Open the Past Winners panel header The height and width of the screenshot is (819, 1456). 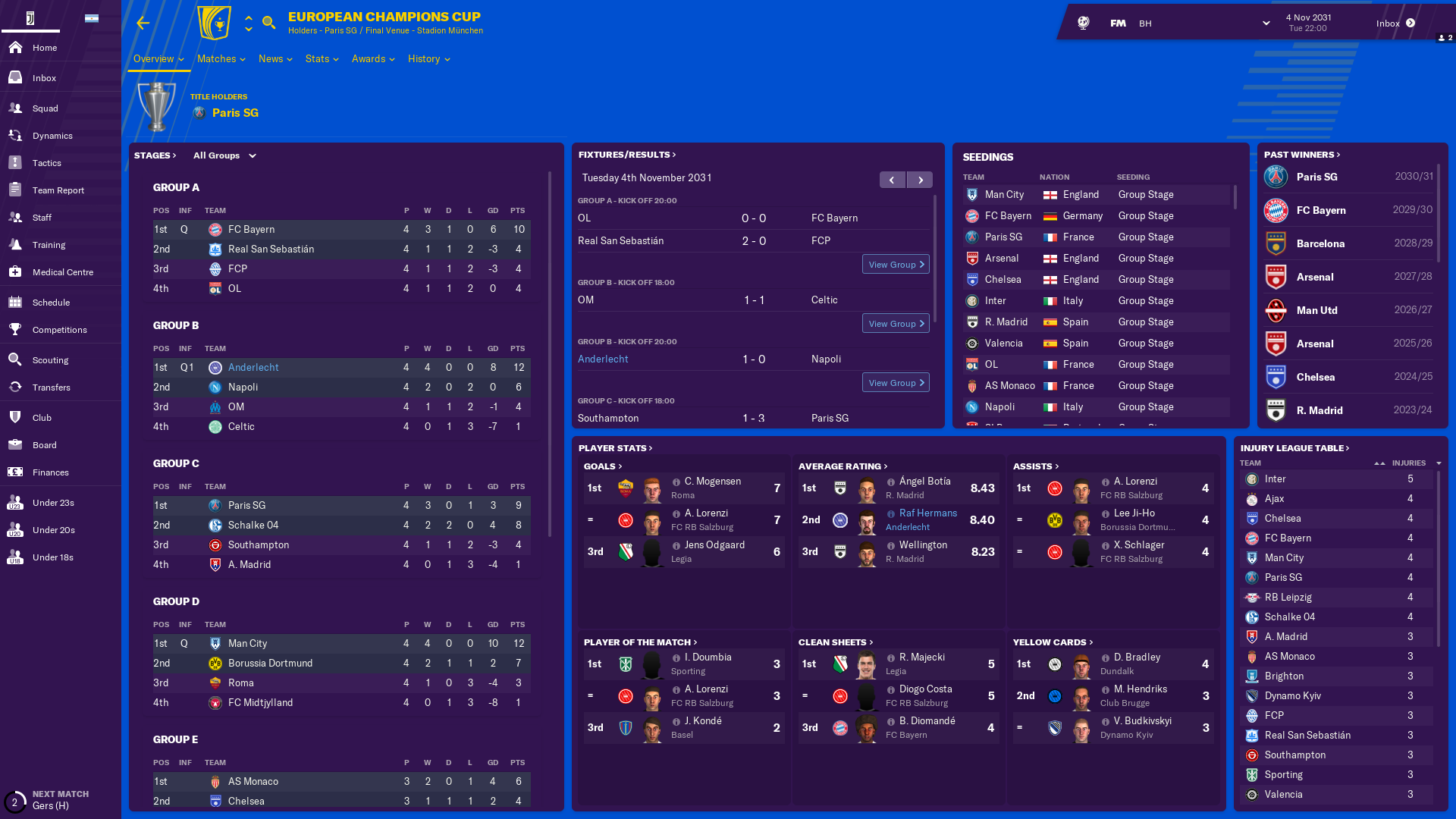tap(1301, 155)
